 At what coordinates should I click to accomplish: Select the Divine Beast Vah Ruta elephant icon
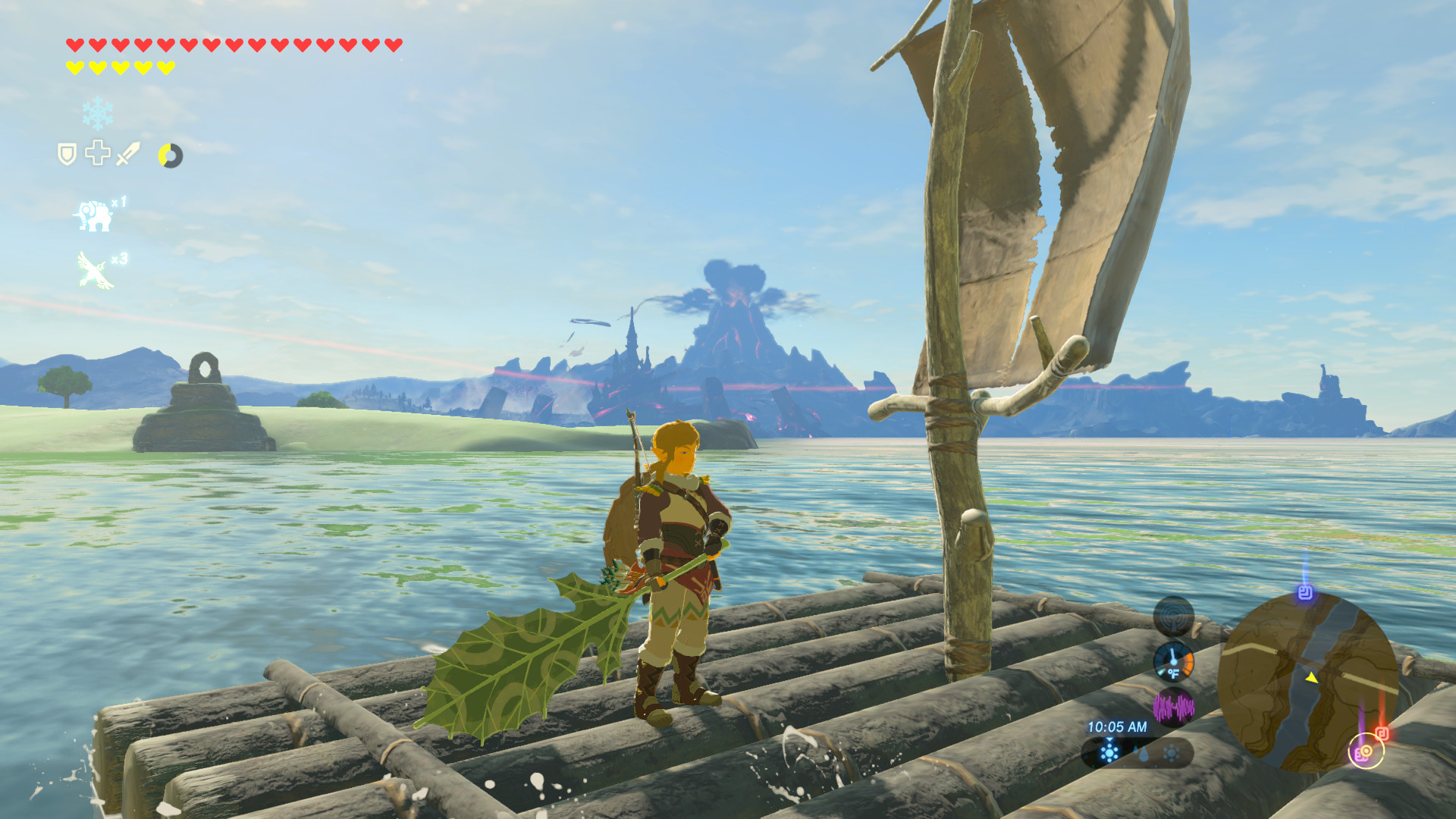[x=93, y=215]
